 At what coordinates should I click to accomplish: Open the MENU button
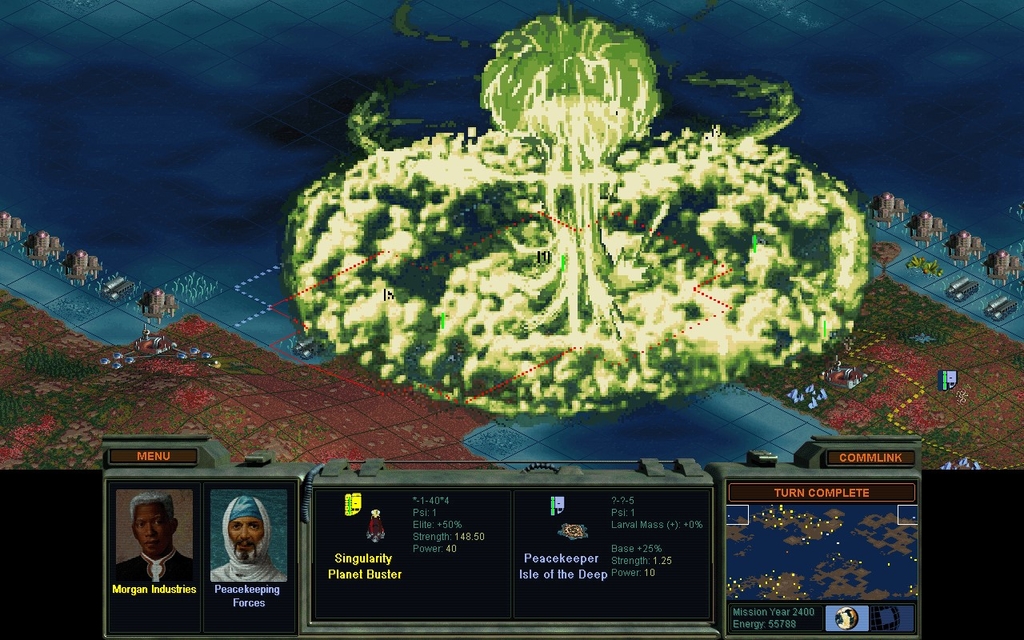coord(153,457)
